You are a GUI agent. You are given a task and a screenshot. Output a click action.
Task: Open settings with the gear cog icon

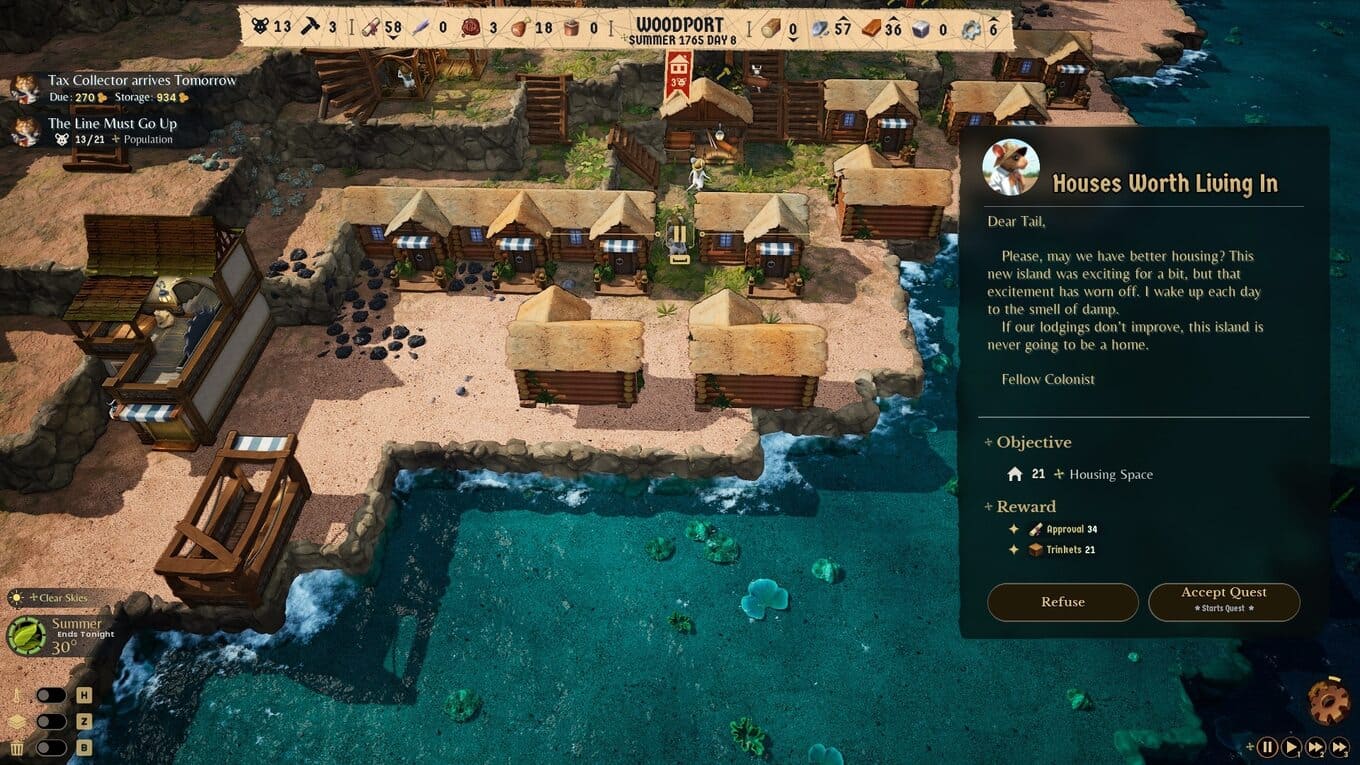click(x=1329, y=701)
